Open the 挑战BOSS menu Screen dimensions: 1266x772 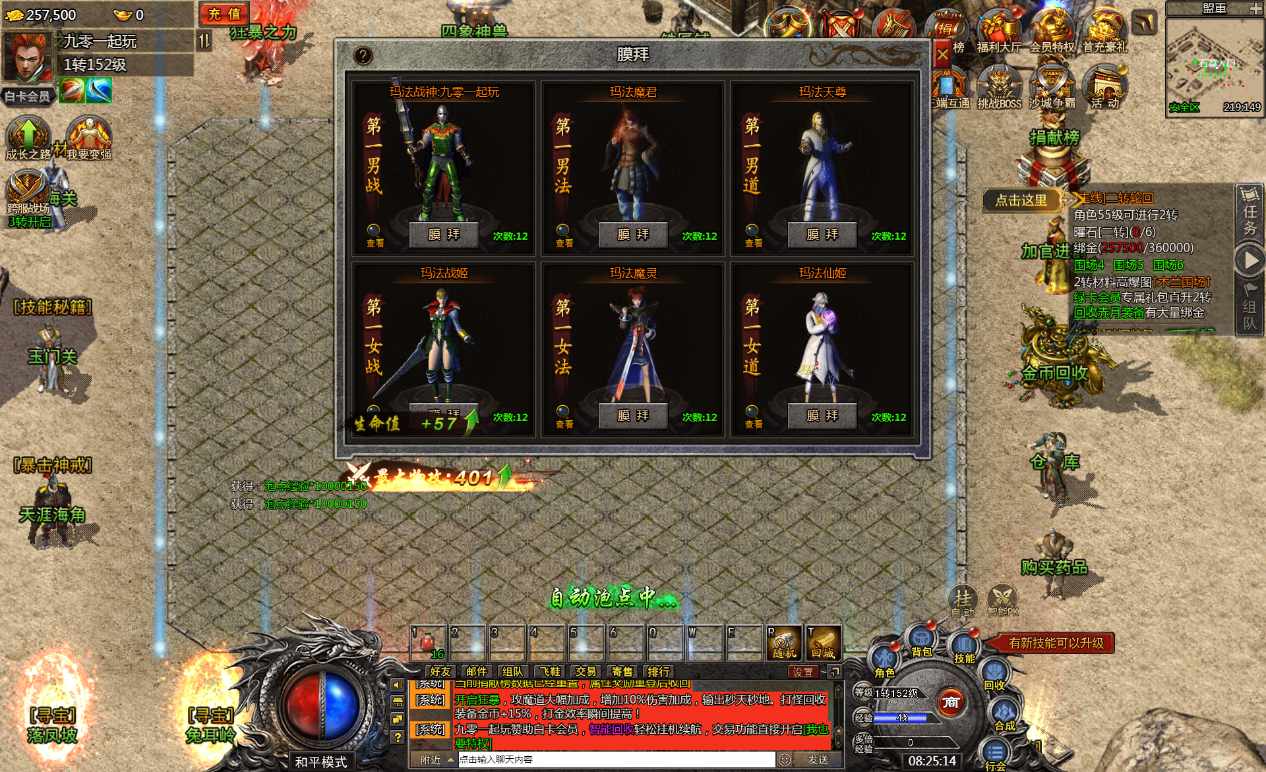coord(999,85)
